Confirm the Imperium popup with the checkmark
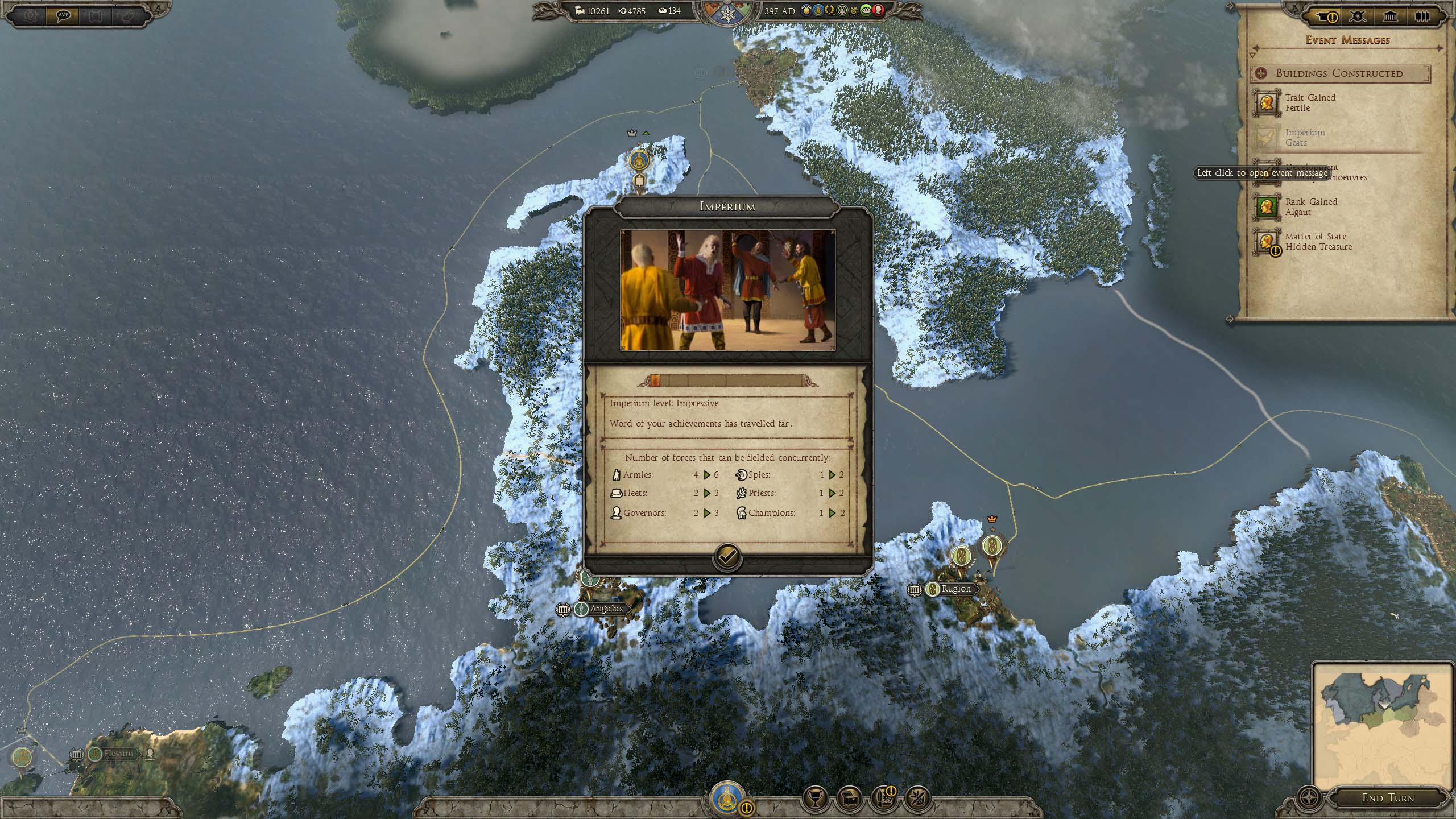Viewport: 1456px width, 819px height. (x=727, y=557)
